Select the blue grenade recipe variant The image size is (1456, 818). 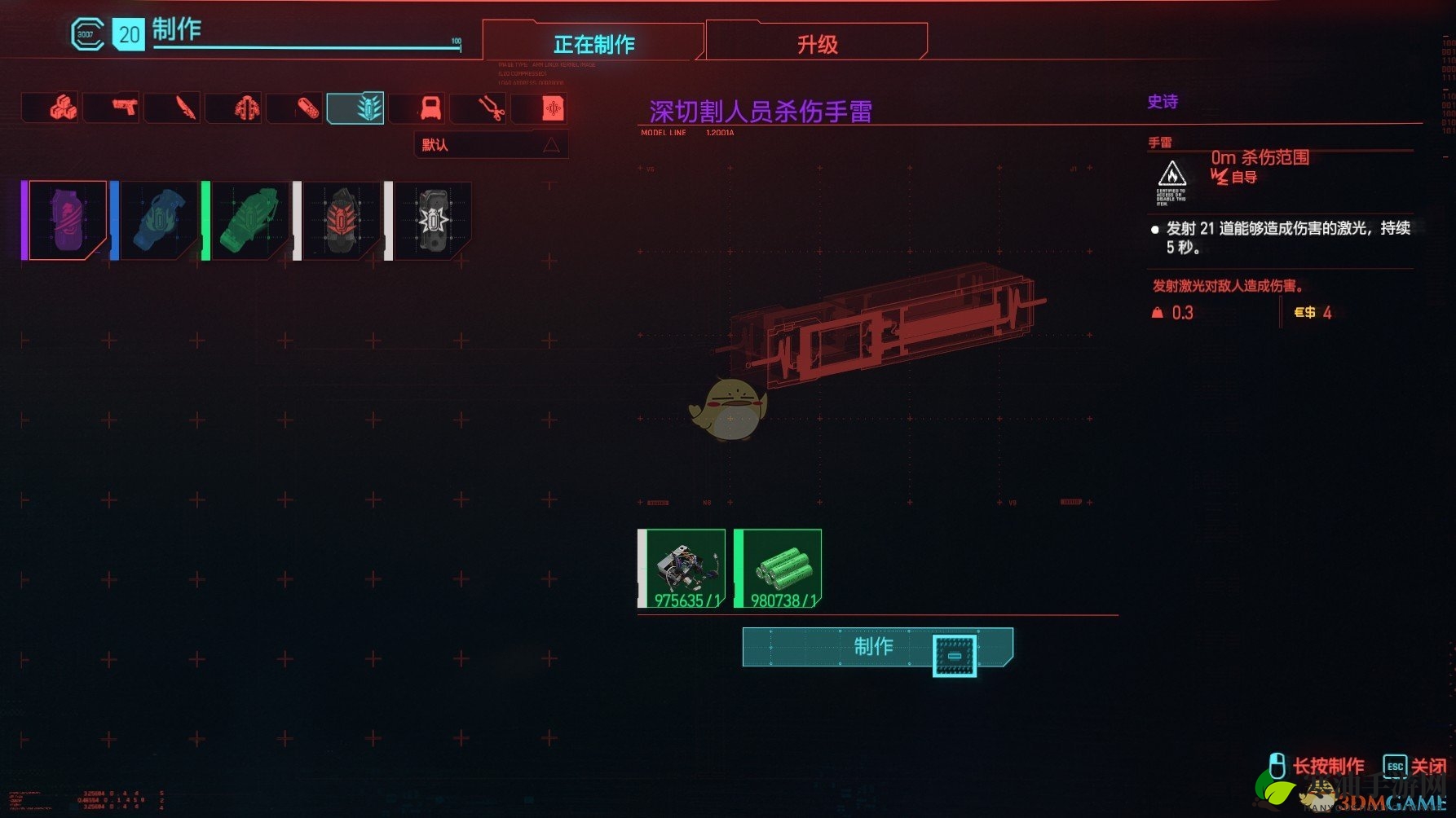[160, 220]
